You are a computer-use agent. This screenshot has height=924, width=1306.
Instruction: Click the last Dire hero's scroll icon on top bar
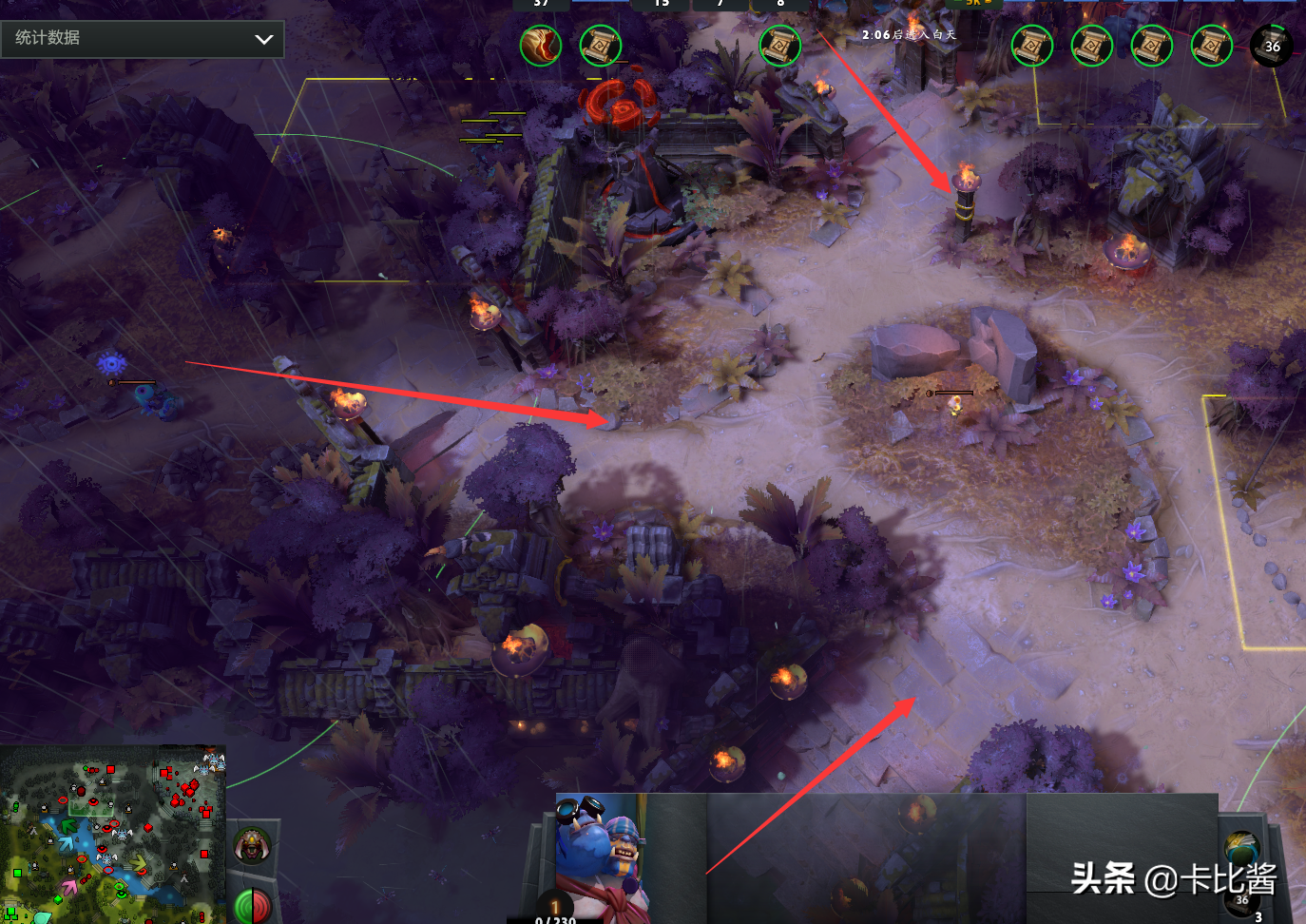pos(1211,46)
